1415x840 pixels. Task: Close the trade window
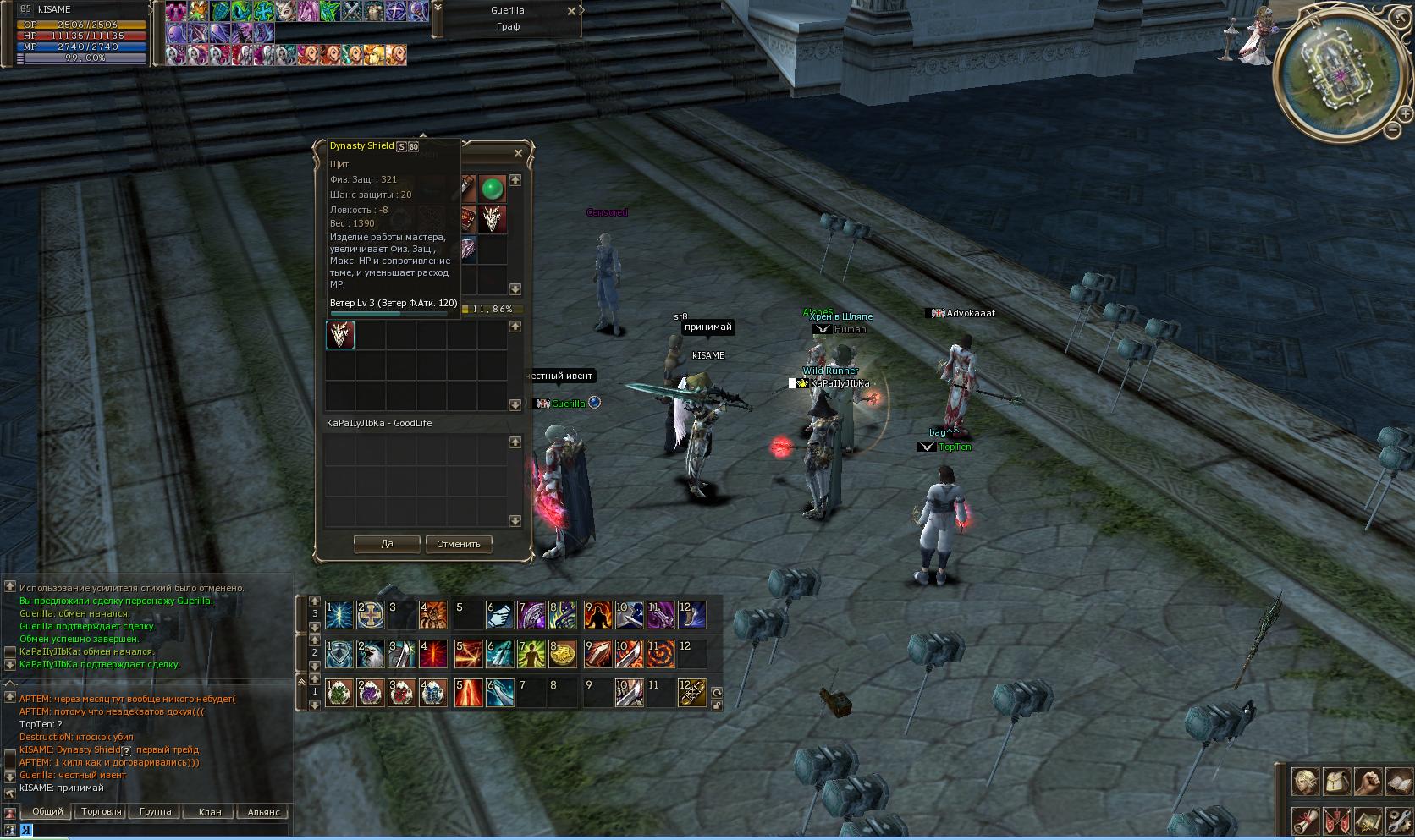pyautogui.click(x=519, y=153)
